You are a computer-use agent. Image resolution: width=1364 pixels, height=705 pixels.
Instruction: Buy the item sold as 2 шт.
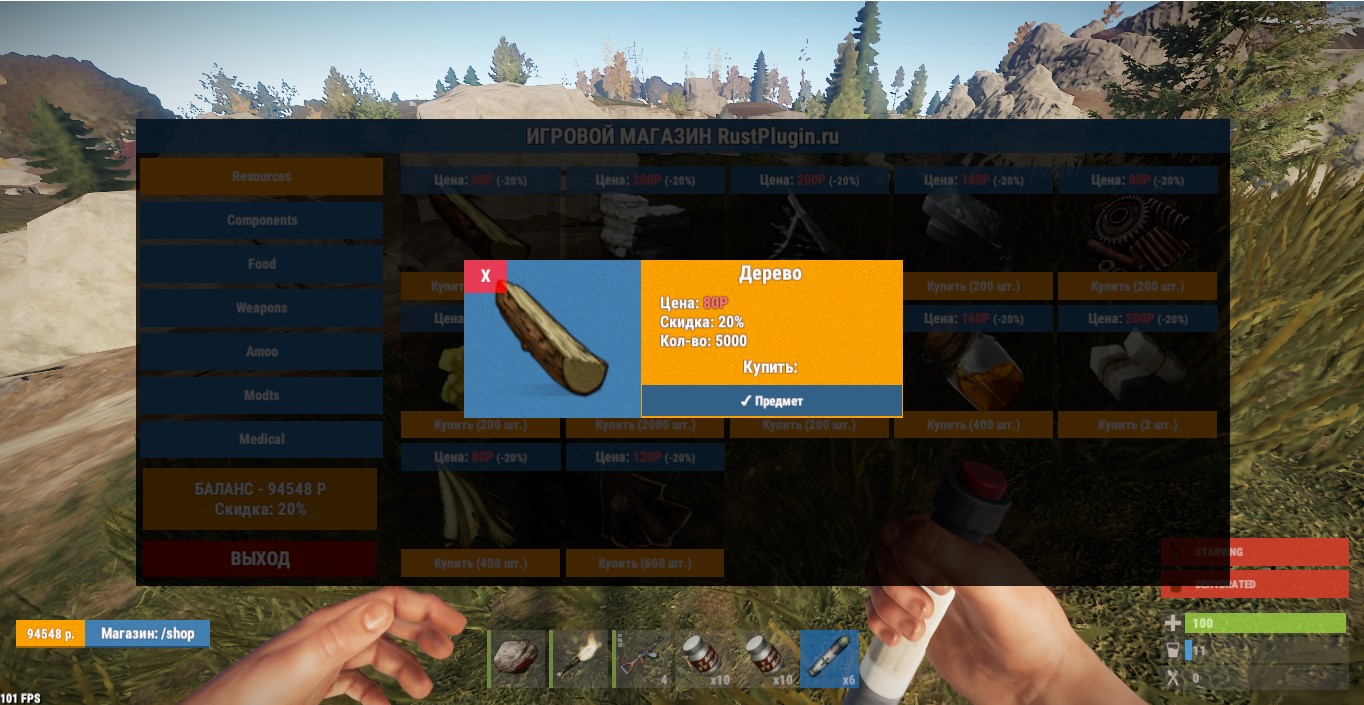coord(1137,425)
